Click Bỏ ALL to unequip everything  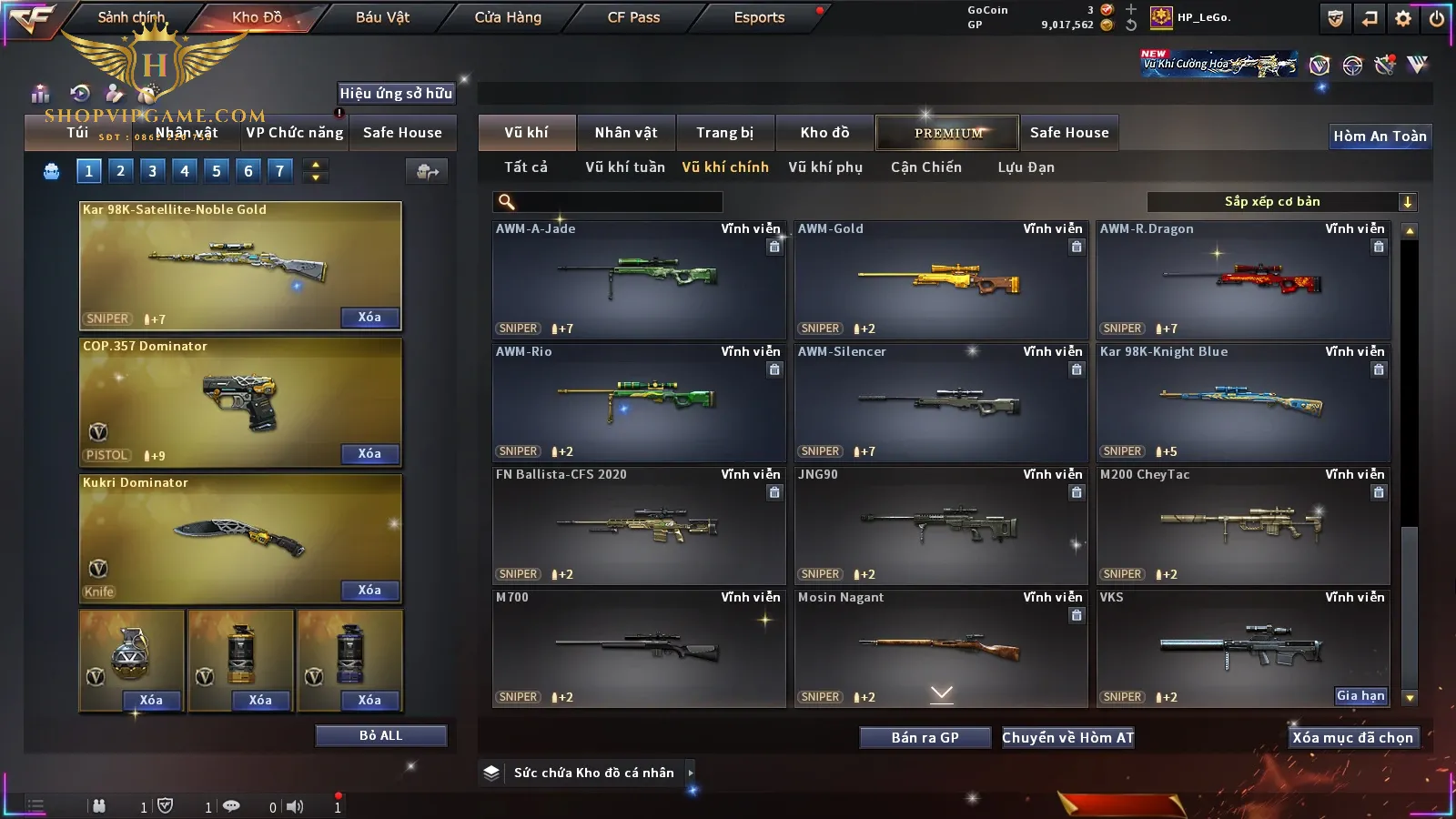tap(380, 736)
